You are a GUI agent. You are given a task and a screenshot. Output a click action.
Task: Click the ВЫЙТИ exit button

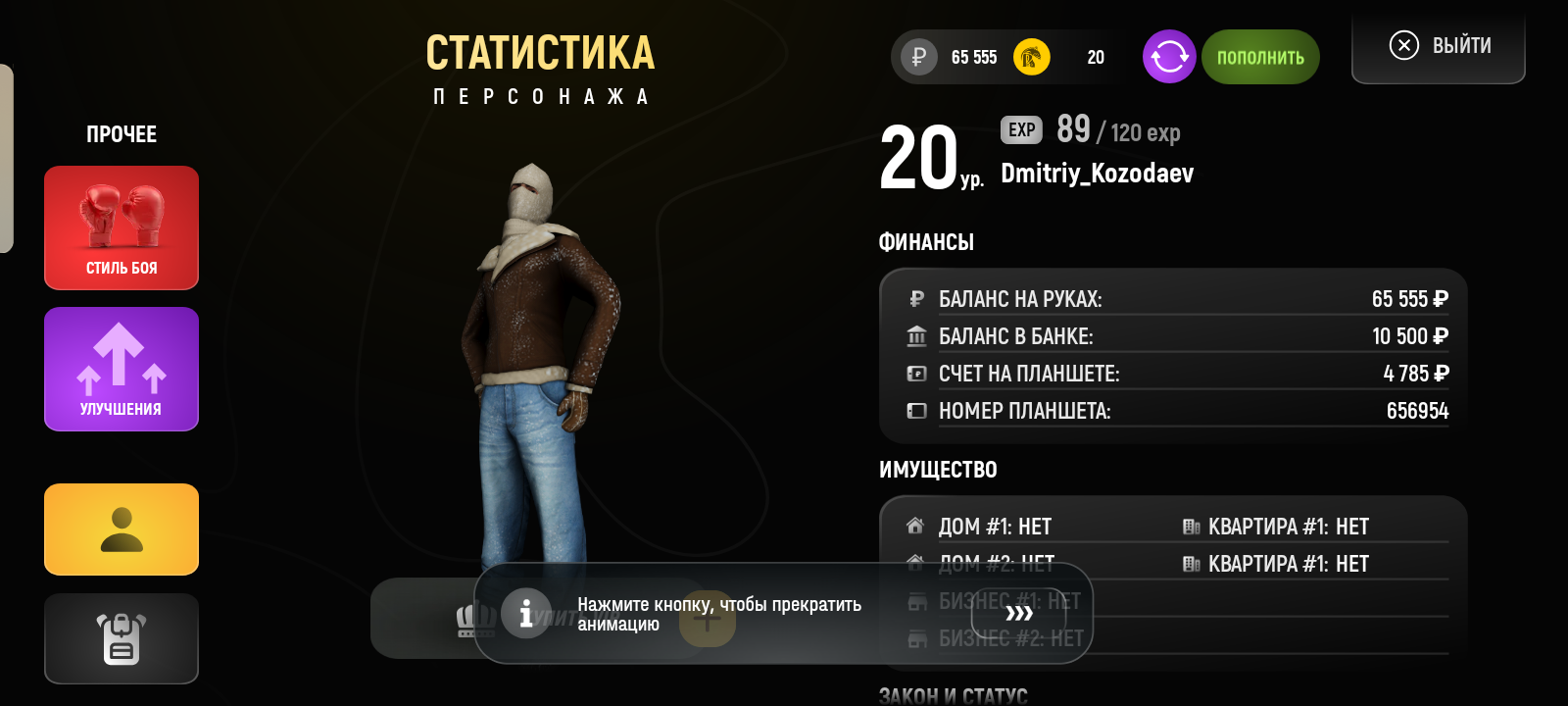tap(1438, 44)
